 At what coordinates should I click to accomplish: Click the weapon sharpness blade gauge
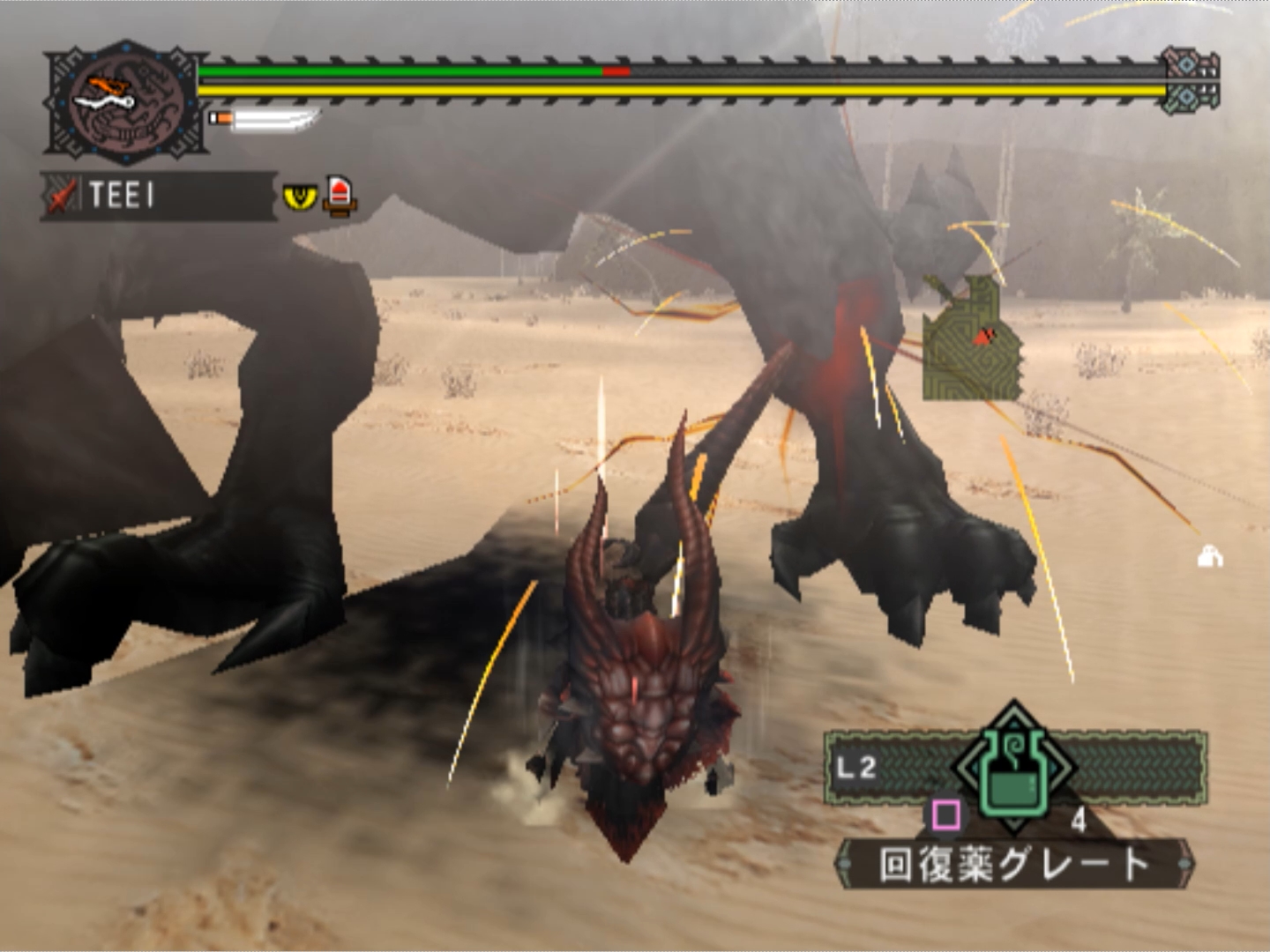(x=265, y=118)
